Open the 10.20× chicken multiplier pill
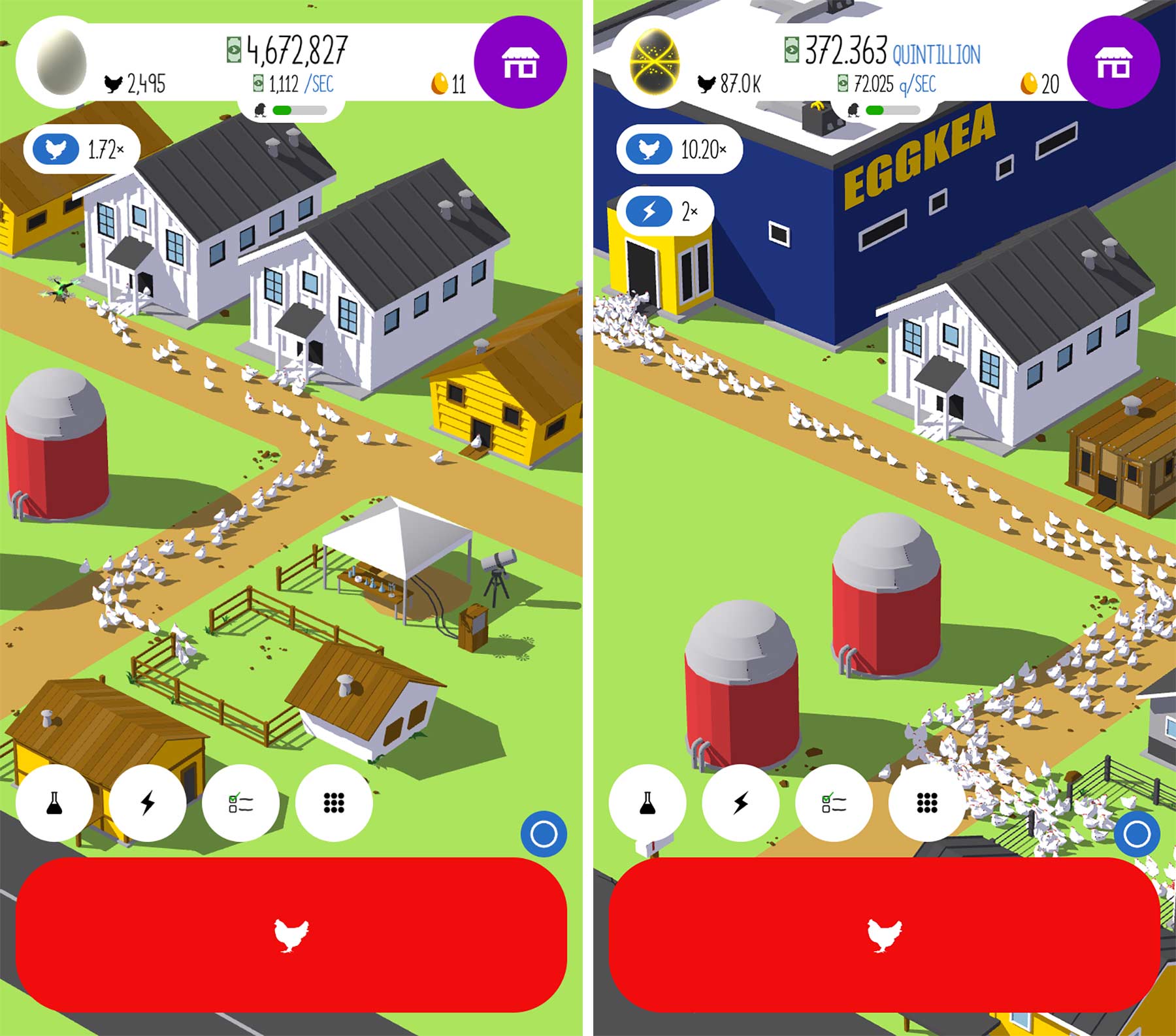Image resolution: width=1176 pixels, height=1036 pixels. (x=678, y=150)
